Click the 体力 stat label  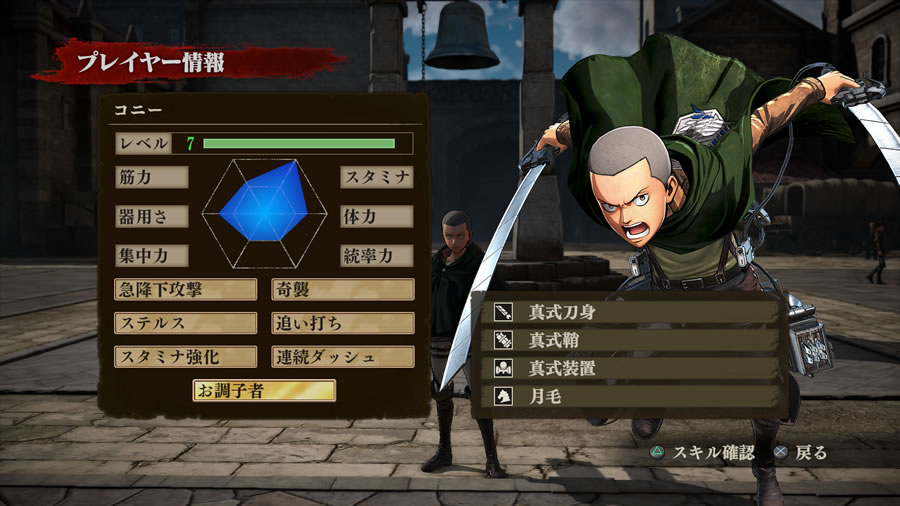376,216
